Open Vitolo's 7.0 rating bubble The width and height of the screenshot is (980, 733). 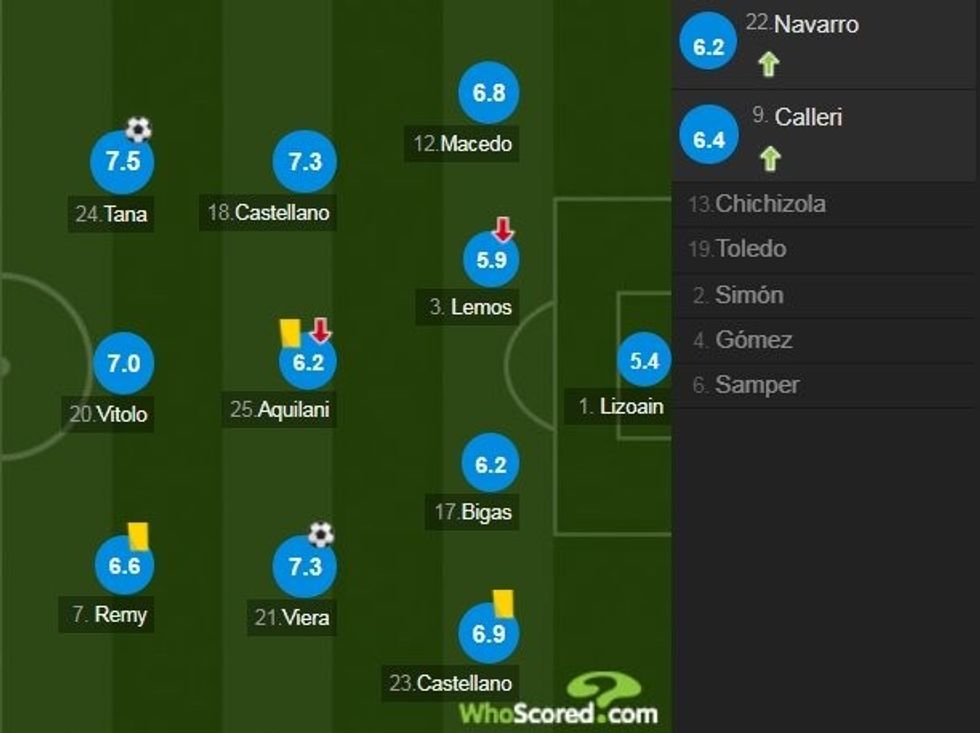(x=123, y=364)
